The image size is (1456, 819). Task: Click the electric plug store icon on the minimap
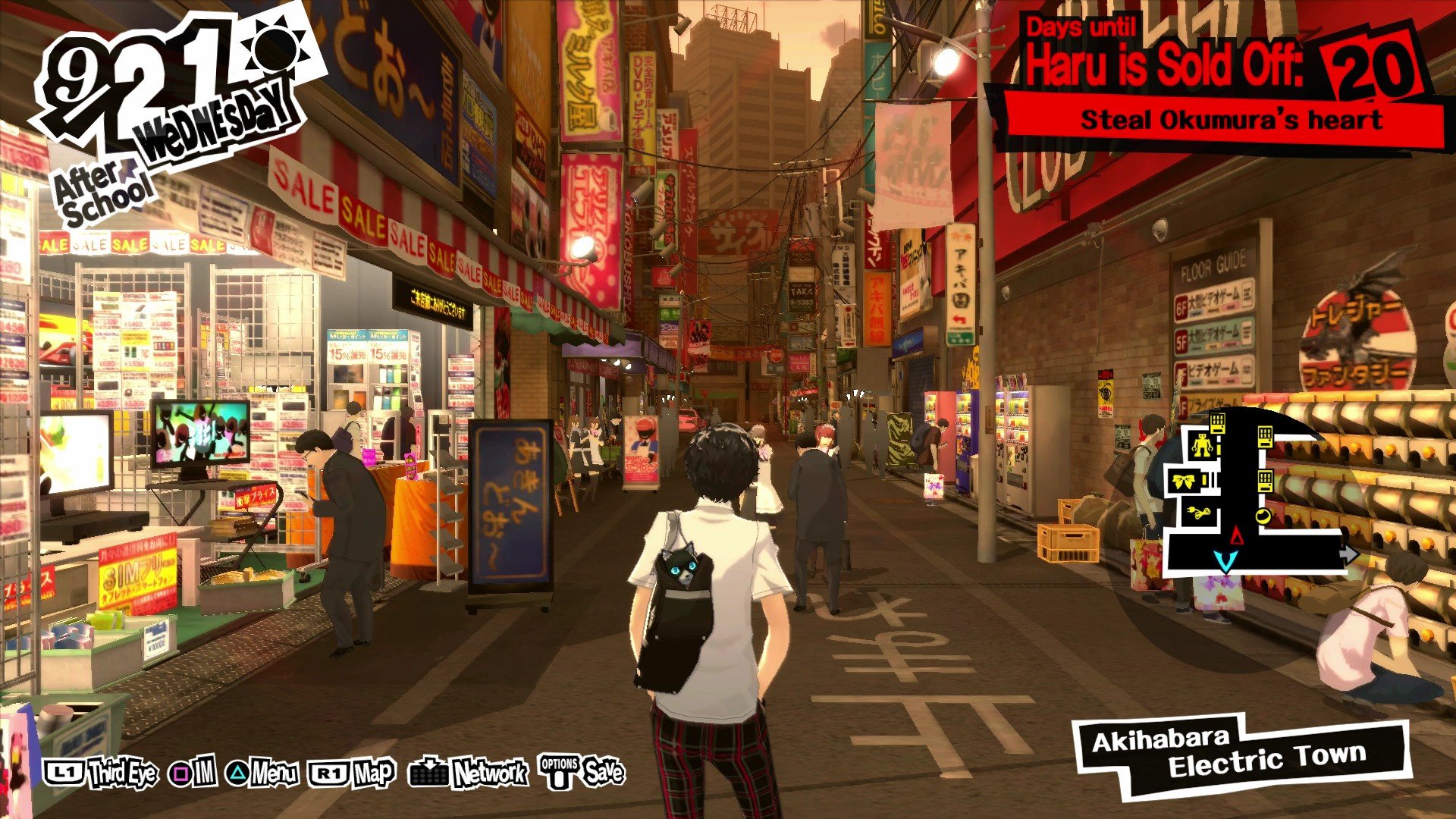coord(1198,513)
